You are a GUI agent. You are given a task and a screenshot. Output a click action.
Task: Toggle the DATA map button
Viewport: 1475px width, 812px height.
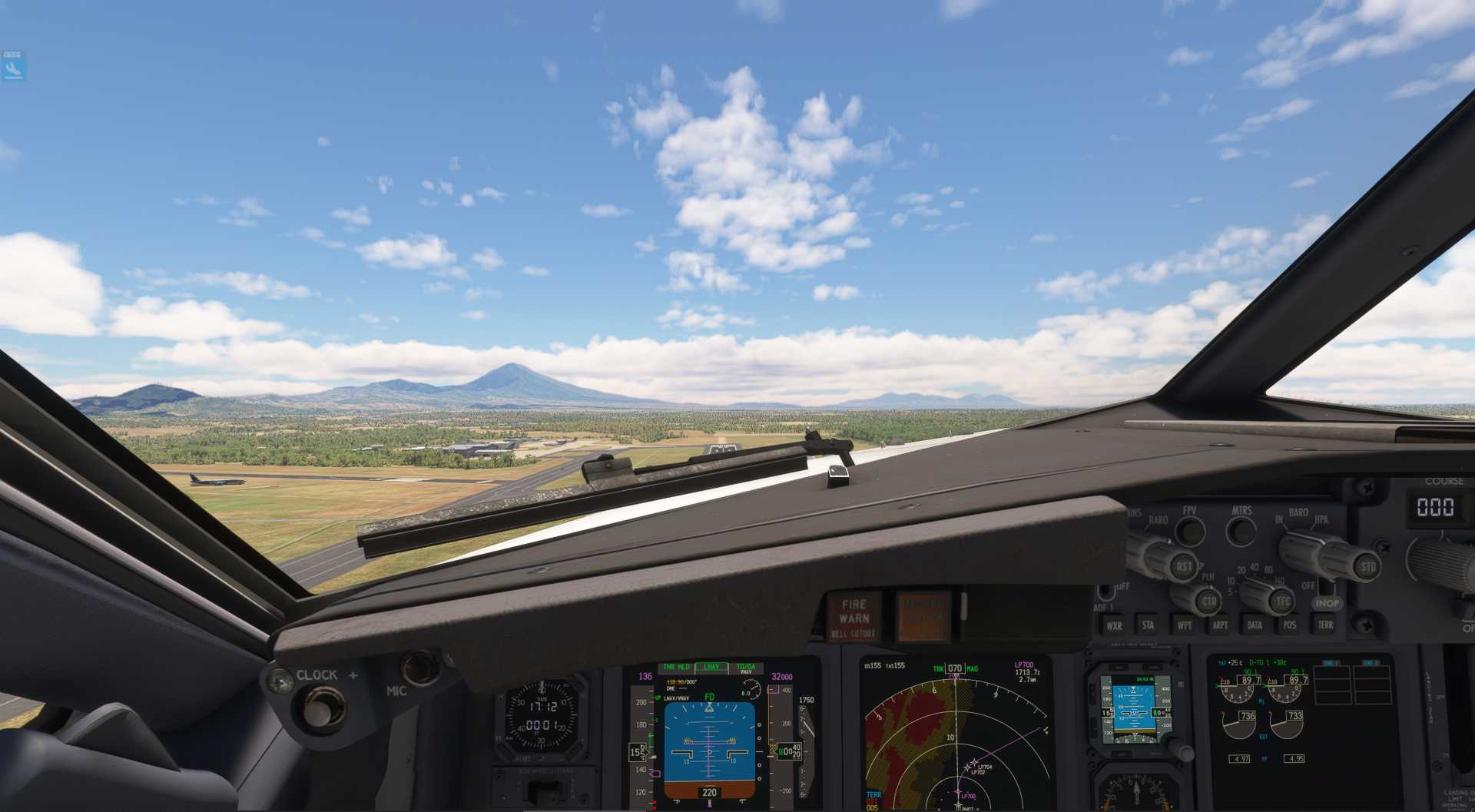[1255, 625]
